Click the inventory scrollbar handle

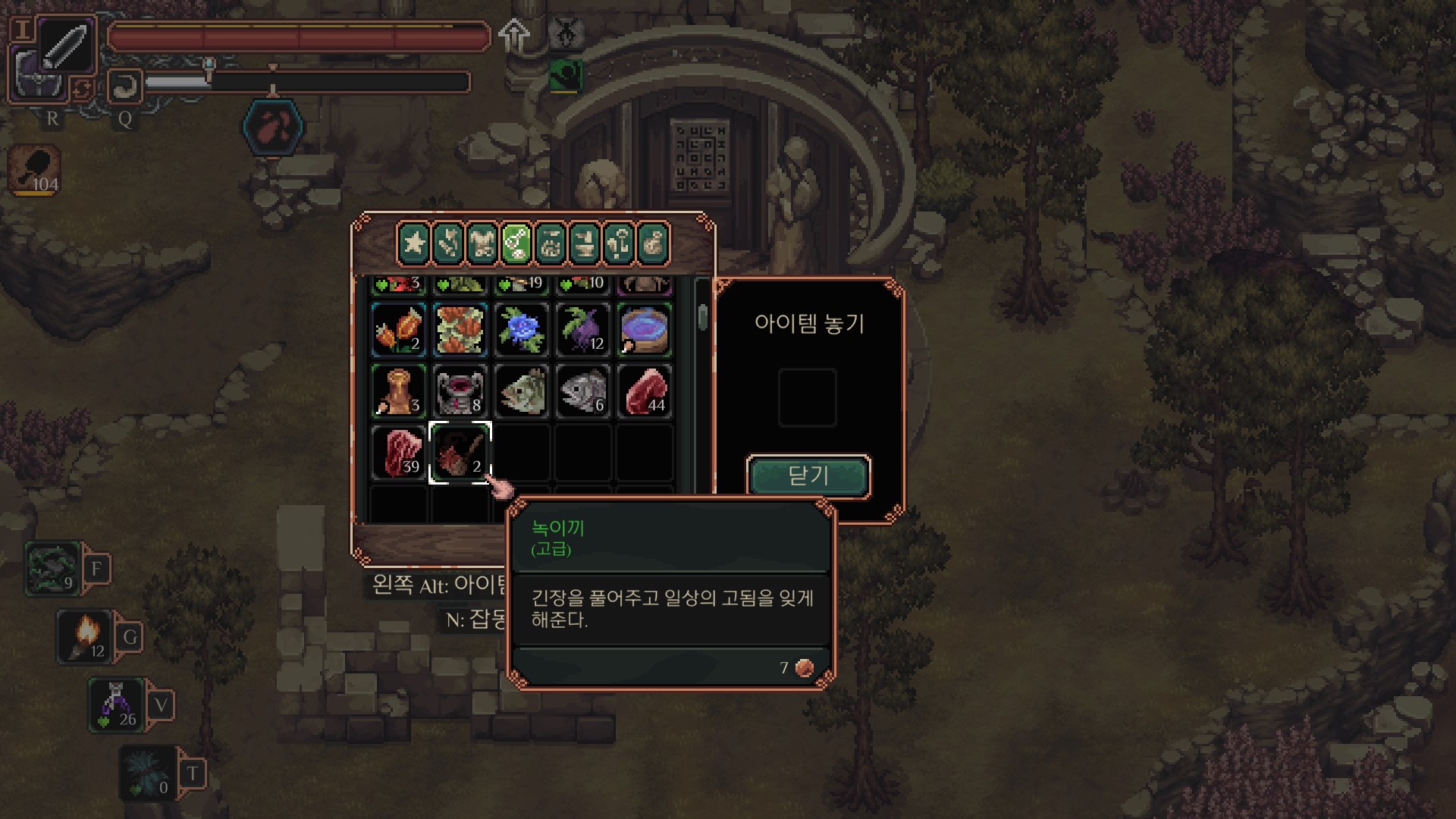pos(702,317)
